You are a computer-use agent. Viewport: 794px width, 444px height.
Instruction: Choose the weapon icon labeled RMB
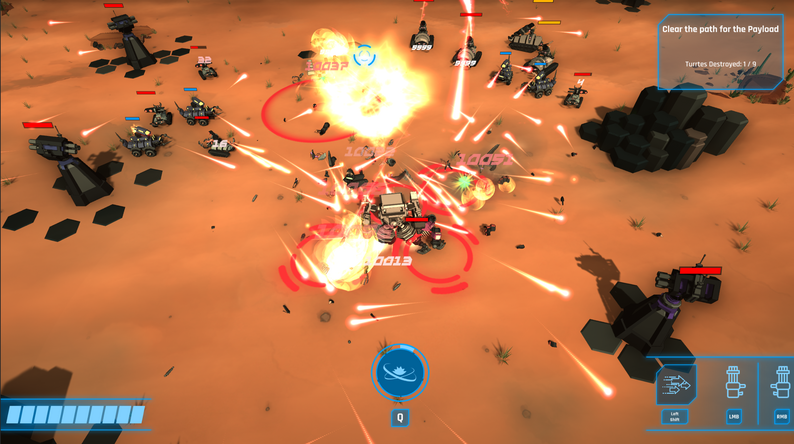coord(782,384)
